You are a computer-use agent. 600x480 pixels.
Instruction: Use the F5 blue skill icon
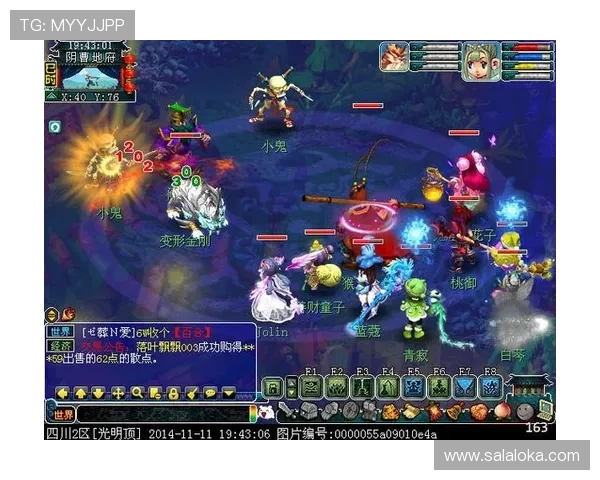(x=412, y=387)
